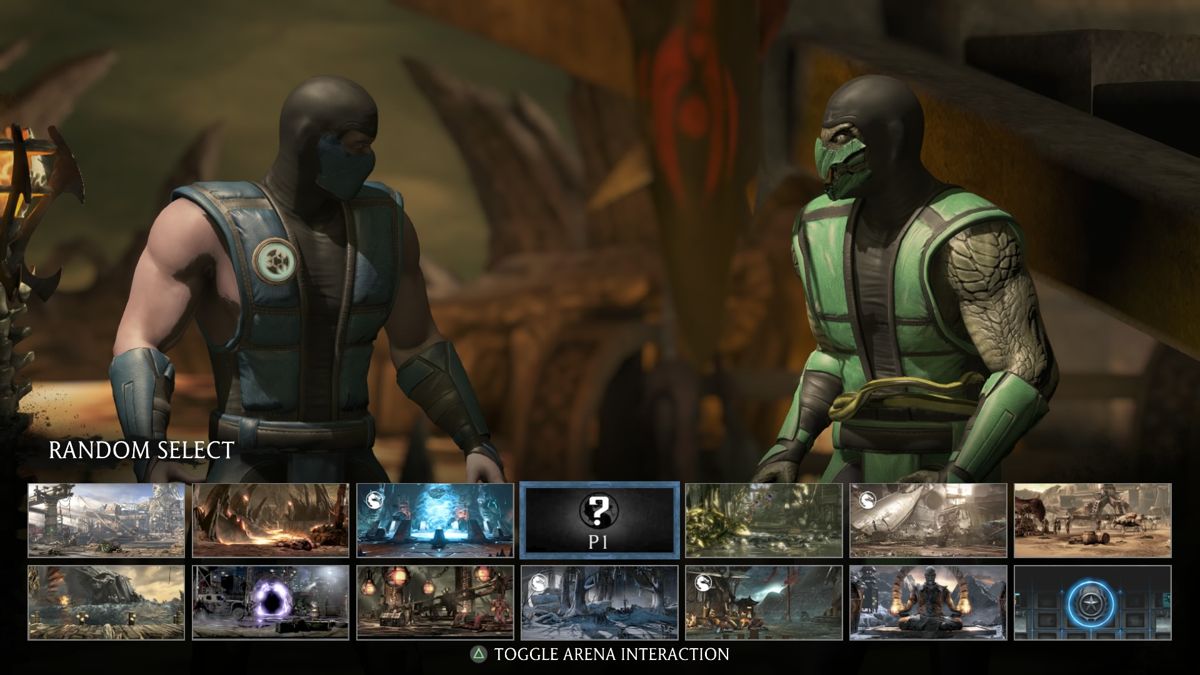The image size is (1200, 675).
Task: Choose the snowy industrial harbor arena thumbnail
Action: click(x=106, y=520)
